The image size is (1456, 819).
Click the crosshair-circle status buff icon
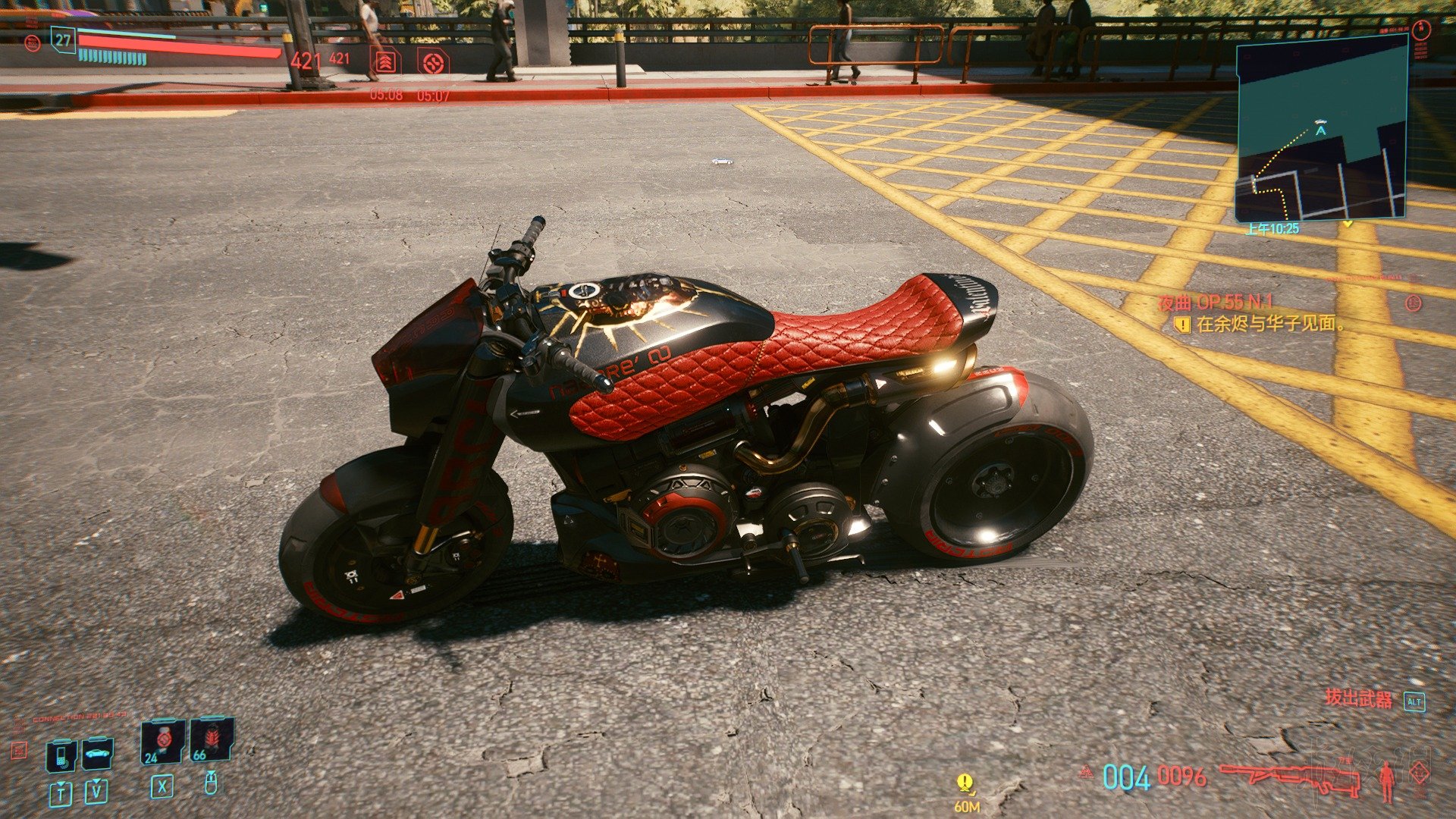[433, 61]
